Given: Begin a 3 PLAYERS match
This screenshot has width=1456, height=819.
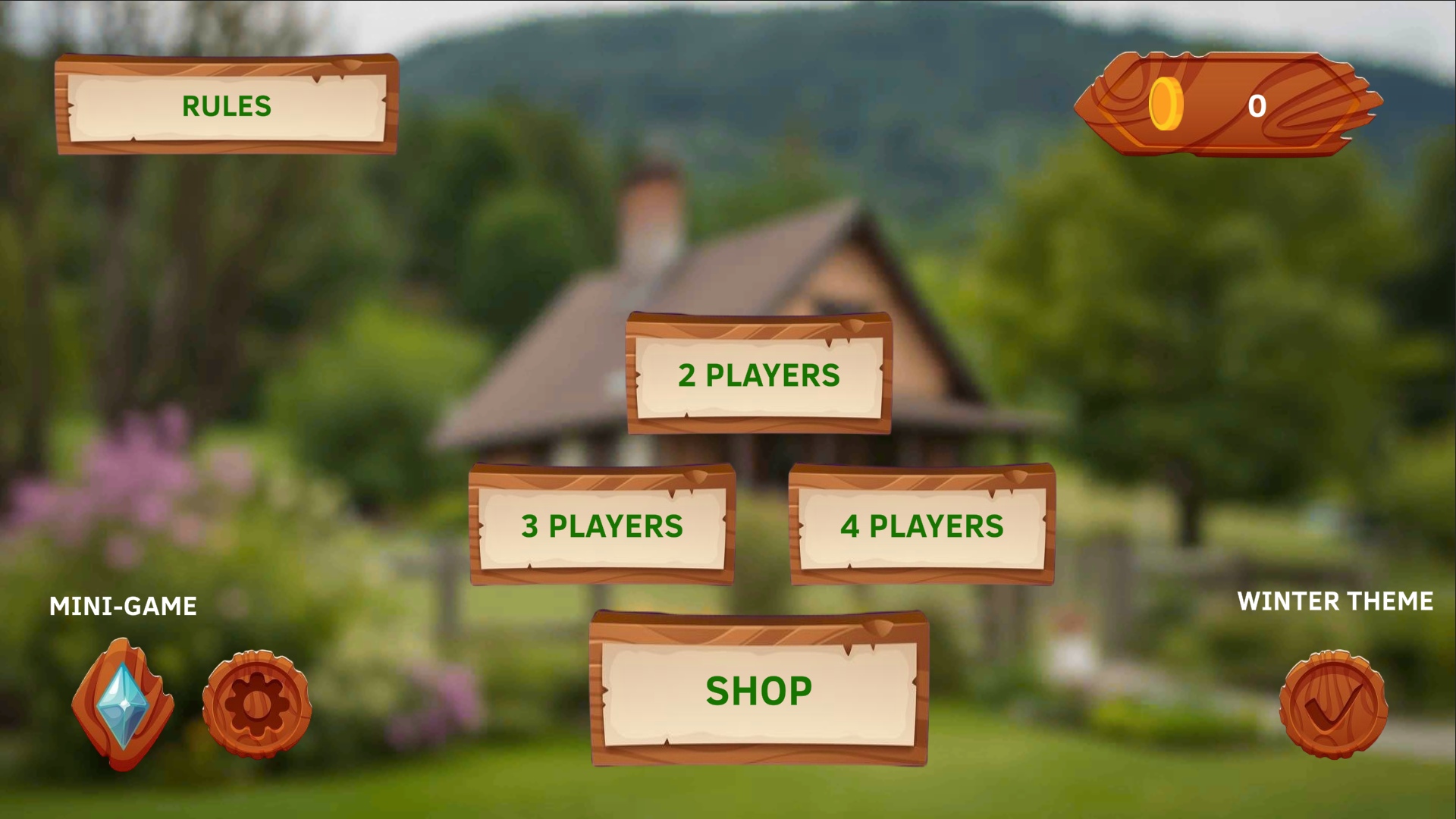Looking at the screenshot, I should pos(601,526).
